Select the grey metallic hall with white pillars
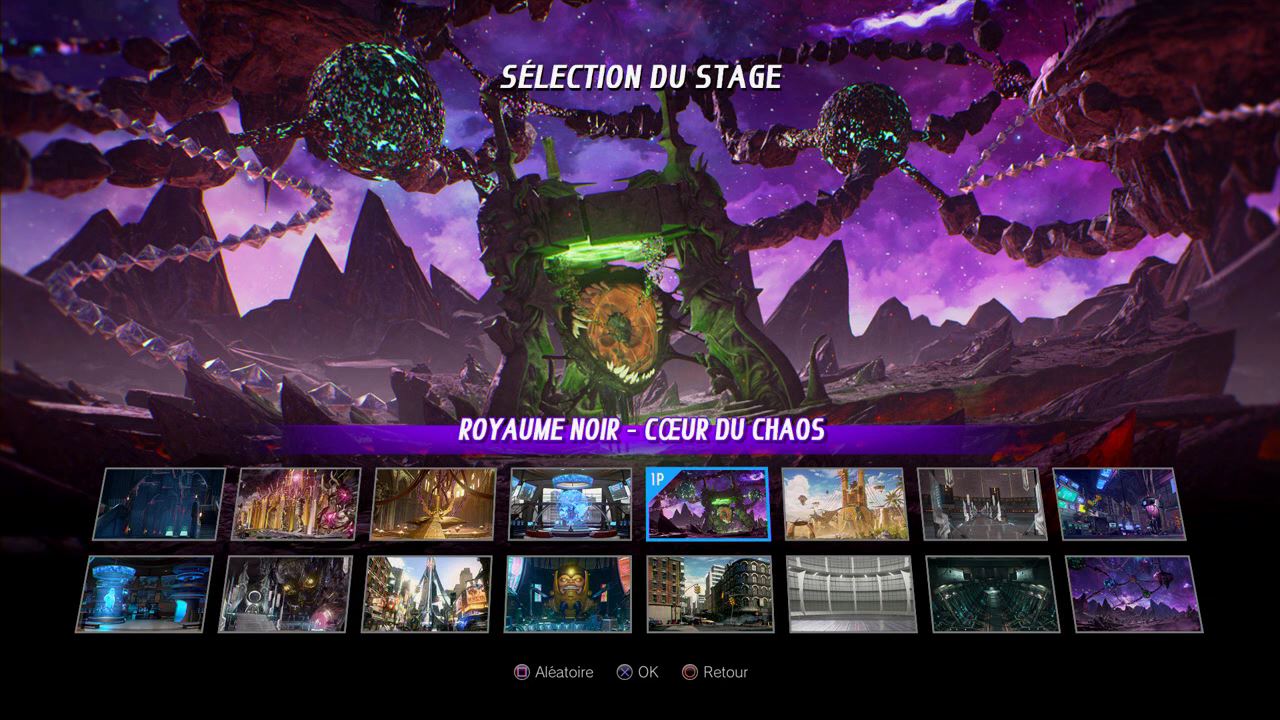Viewport: 1280px width, 720px height. [982, 504]
